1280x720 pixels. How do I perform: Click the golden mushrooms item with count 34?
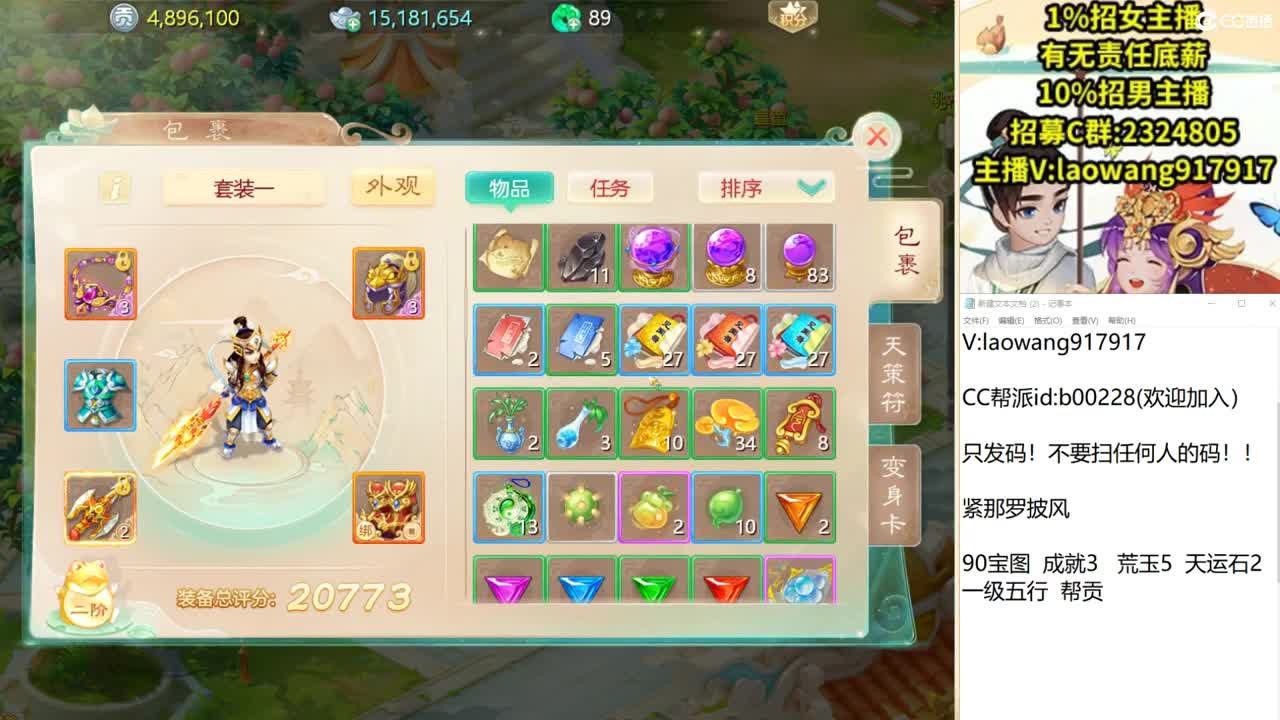click(x=727, y=422)
